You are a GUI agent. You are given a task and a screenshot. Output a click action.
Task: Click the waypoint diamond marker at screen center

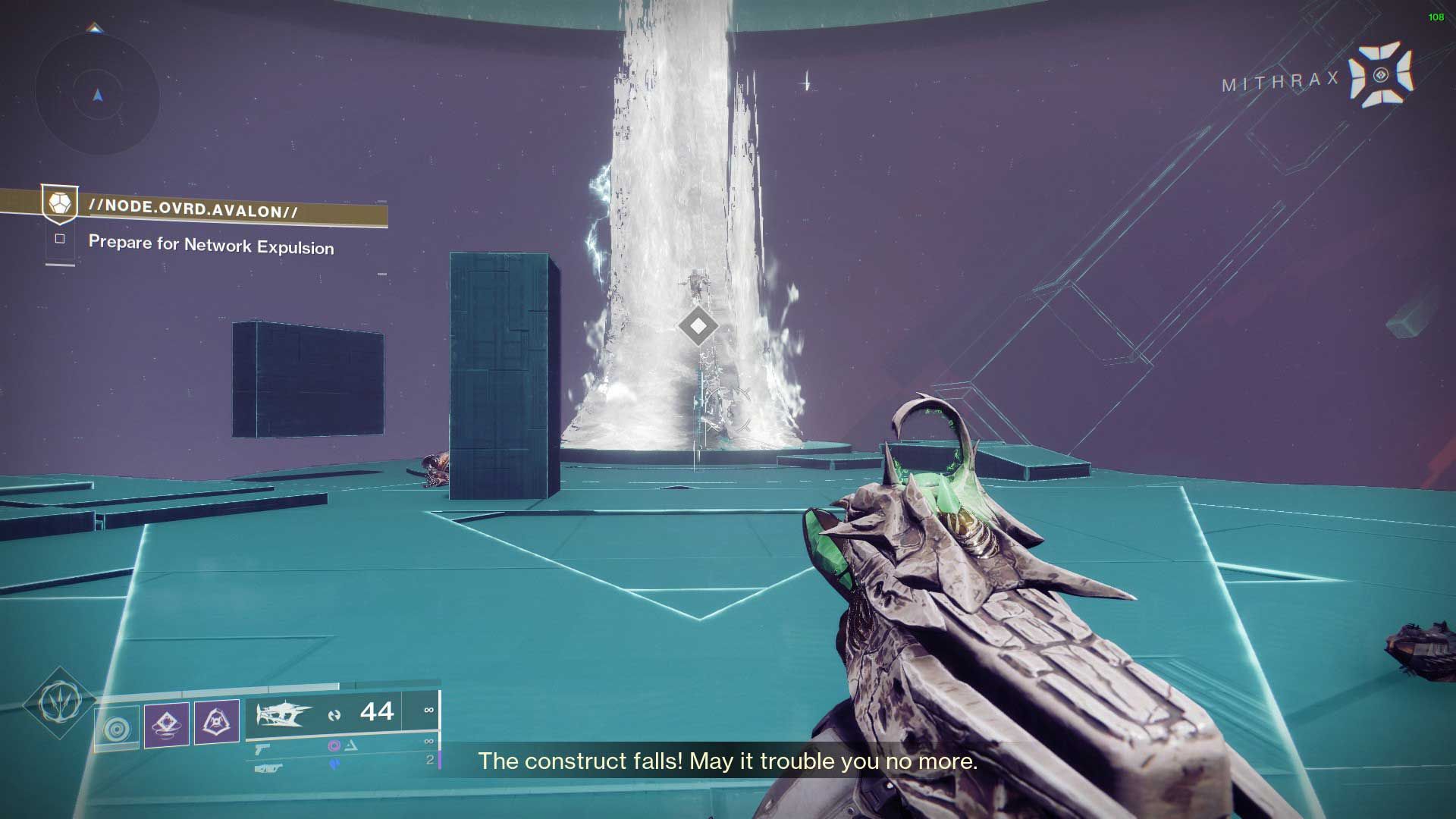(x=698, y=326)
